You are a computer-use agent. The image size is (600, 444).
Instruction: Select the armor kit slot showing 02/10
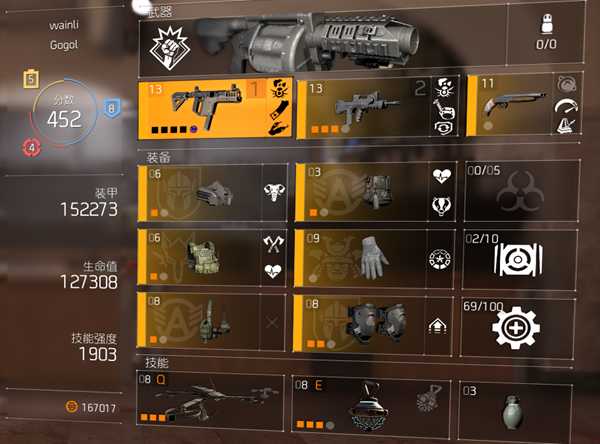(519, 256)
